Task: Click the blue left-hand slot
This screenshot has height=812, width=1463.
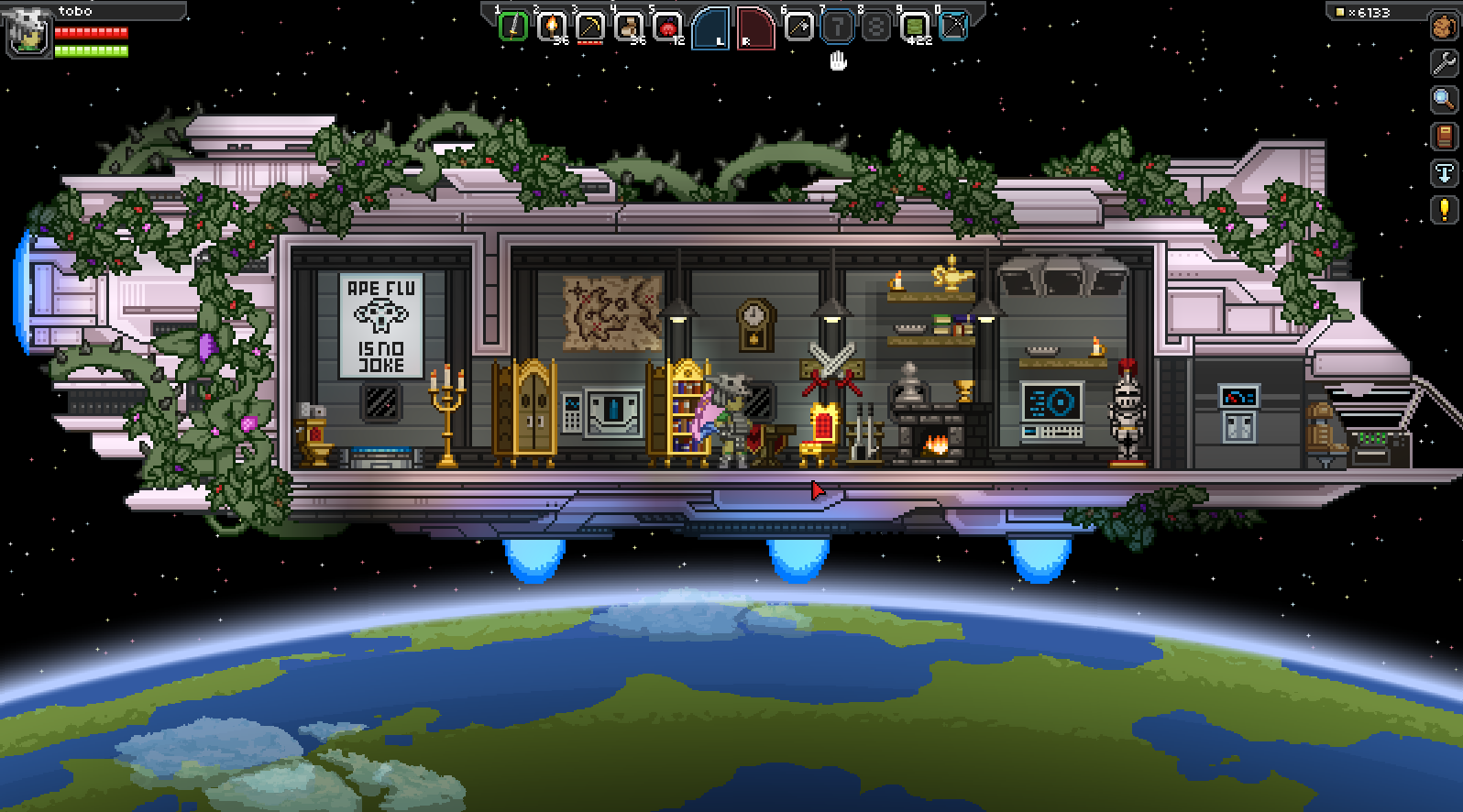Action: [x=711, y=28]
